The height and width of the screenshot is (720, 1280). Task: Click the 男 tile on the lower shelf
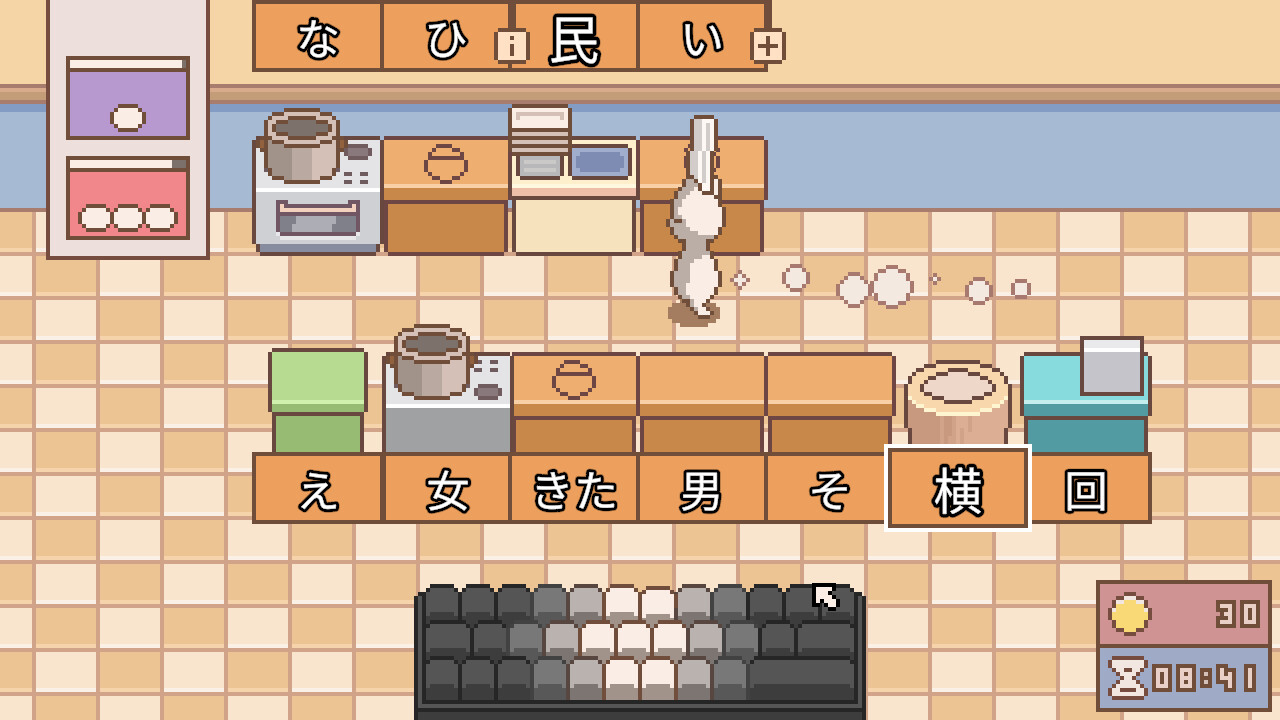[x=700, y=487]
